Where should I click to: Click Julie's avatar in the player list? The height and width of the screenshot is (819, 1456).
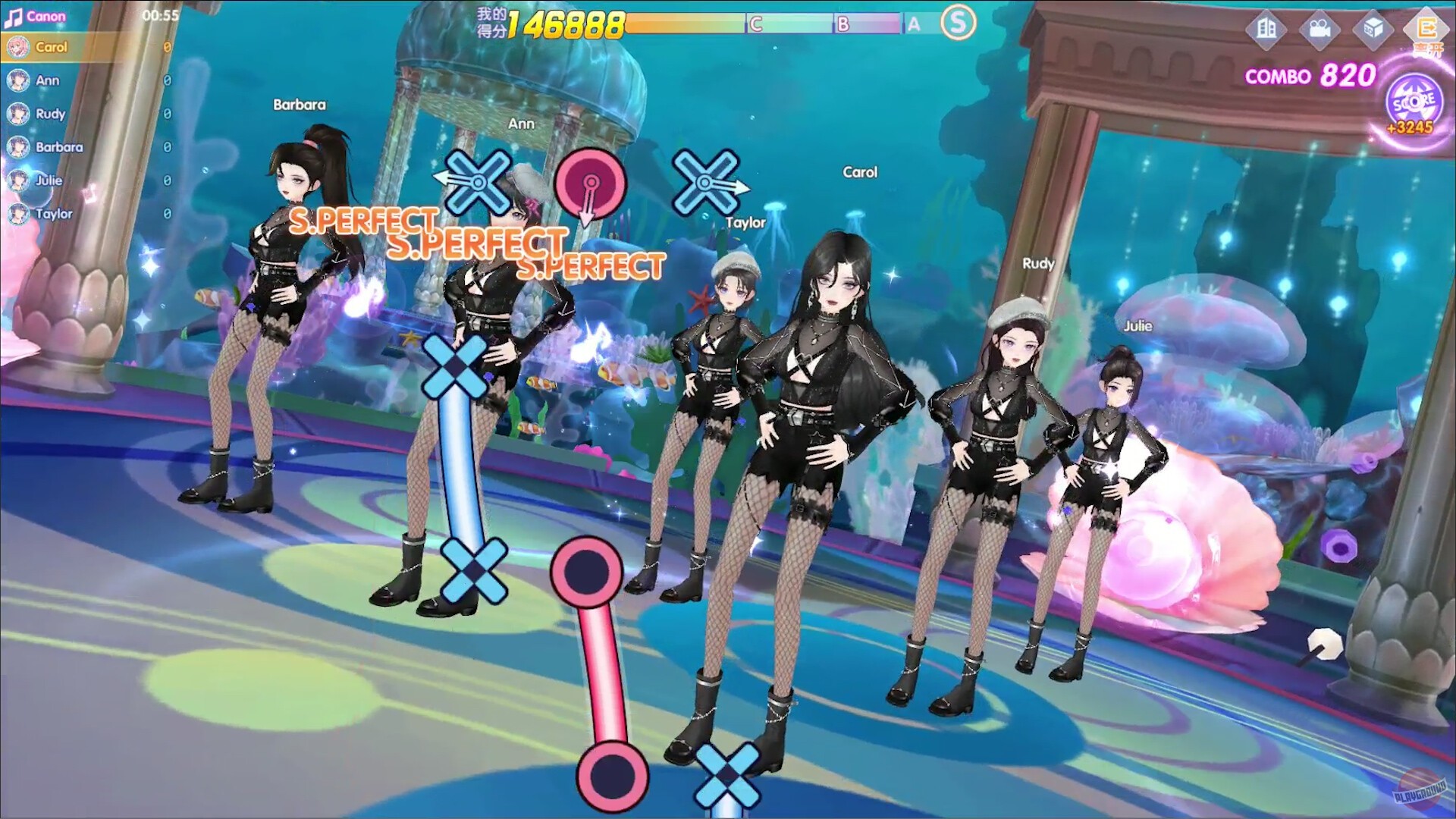(x=20, y=181)
